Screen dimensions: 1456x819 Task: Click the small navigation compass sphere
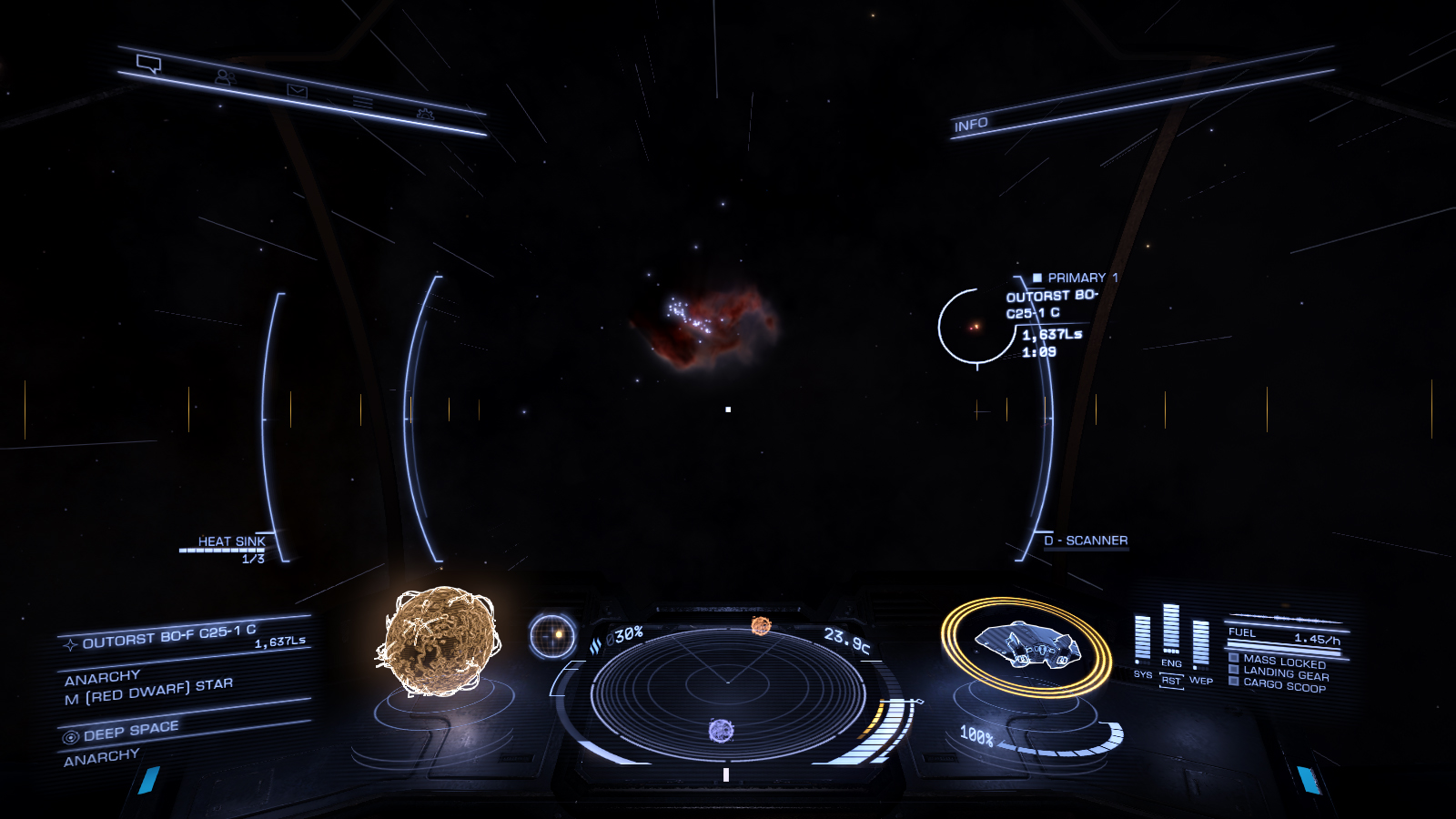click(x=552, y=634)
